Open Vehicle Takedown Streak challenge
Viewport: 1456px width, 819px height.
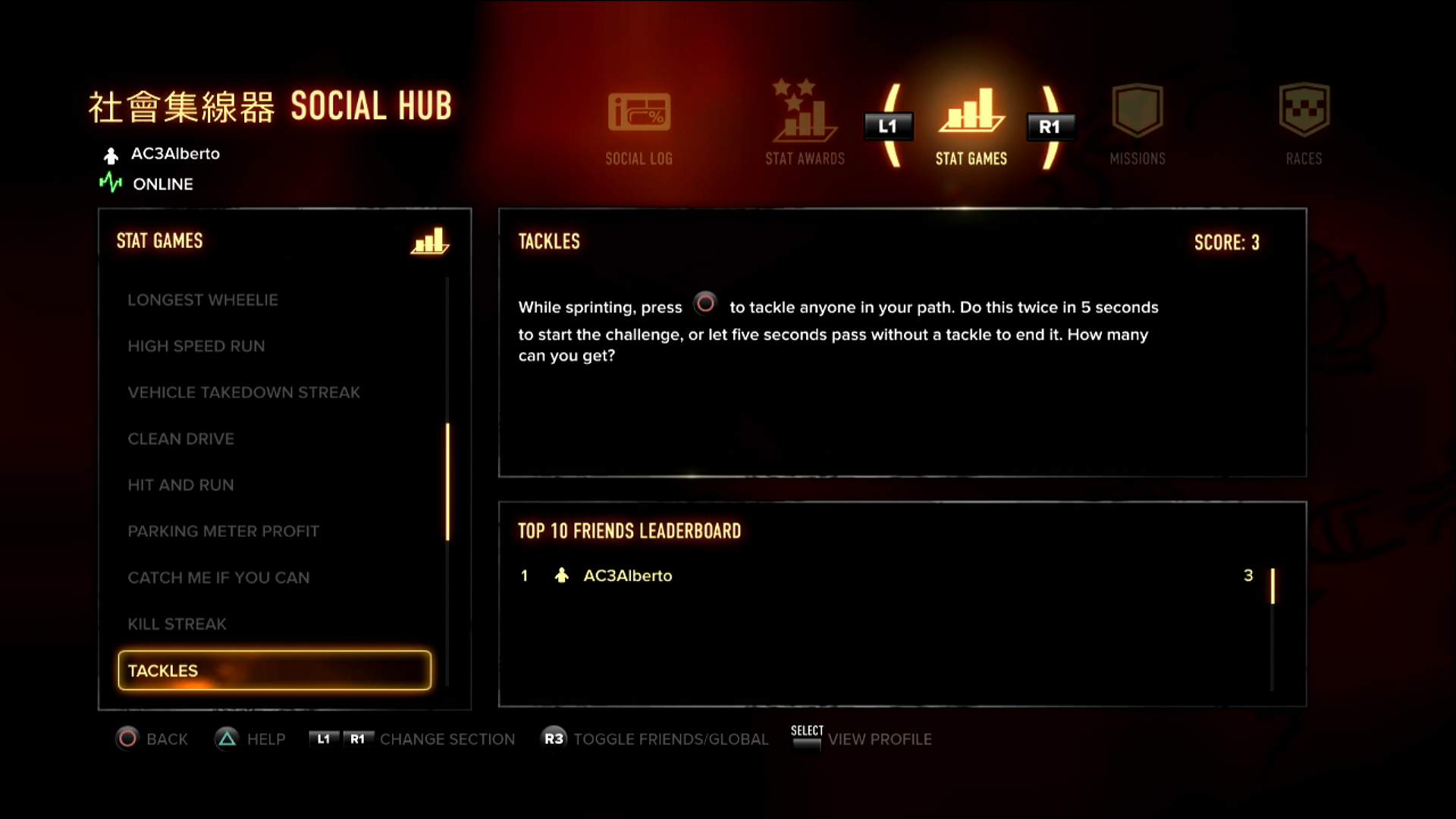(x=243, y=393)
